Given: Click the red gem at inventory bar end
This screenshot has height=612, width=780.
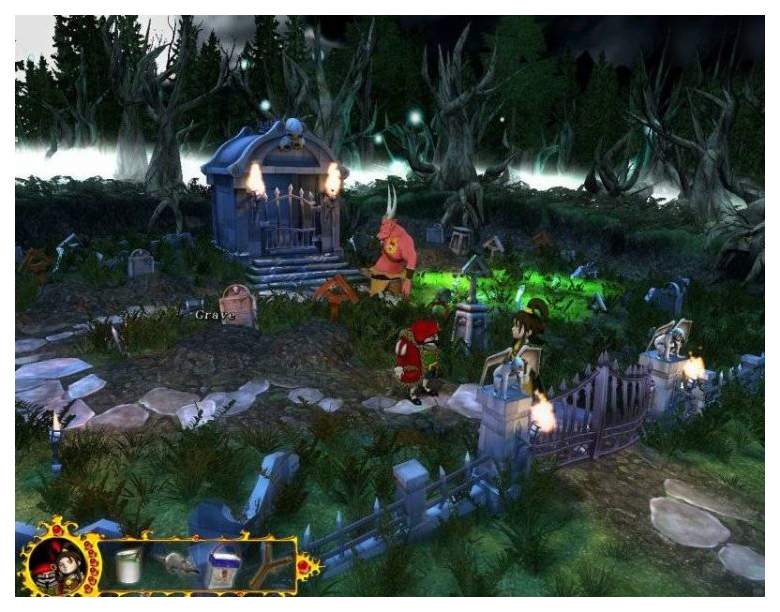Looking at the screenshot, I should [x=302, y=567].
